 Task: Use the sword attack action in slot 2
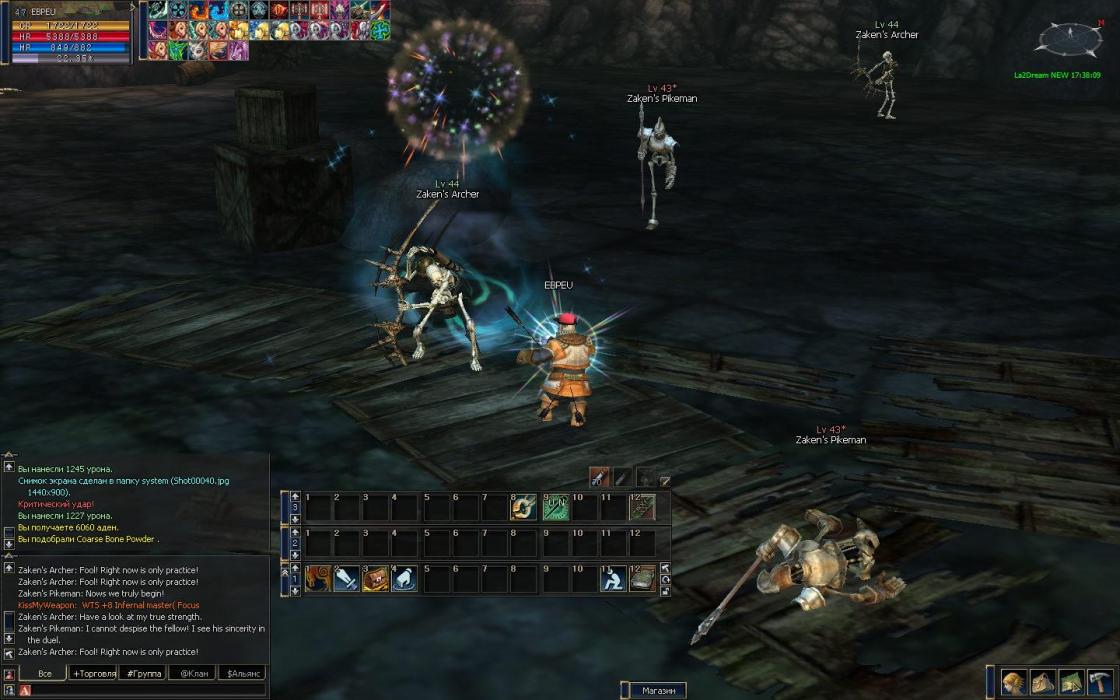pos(346,579)
